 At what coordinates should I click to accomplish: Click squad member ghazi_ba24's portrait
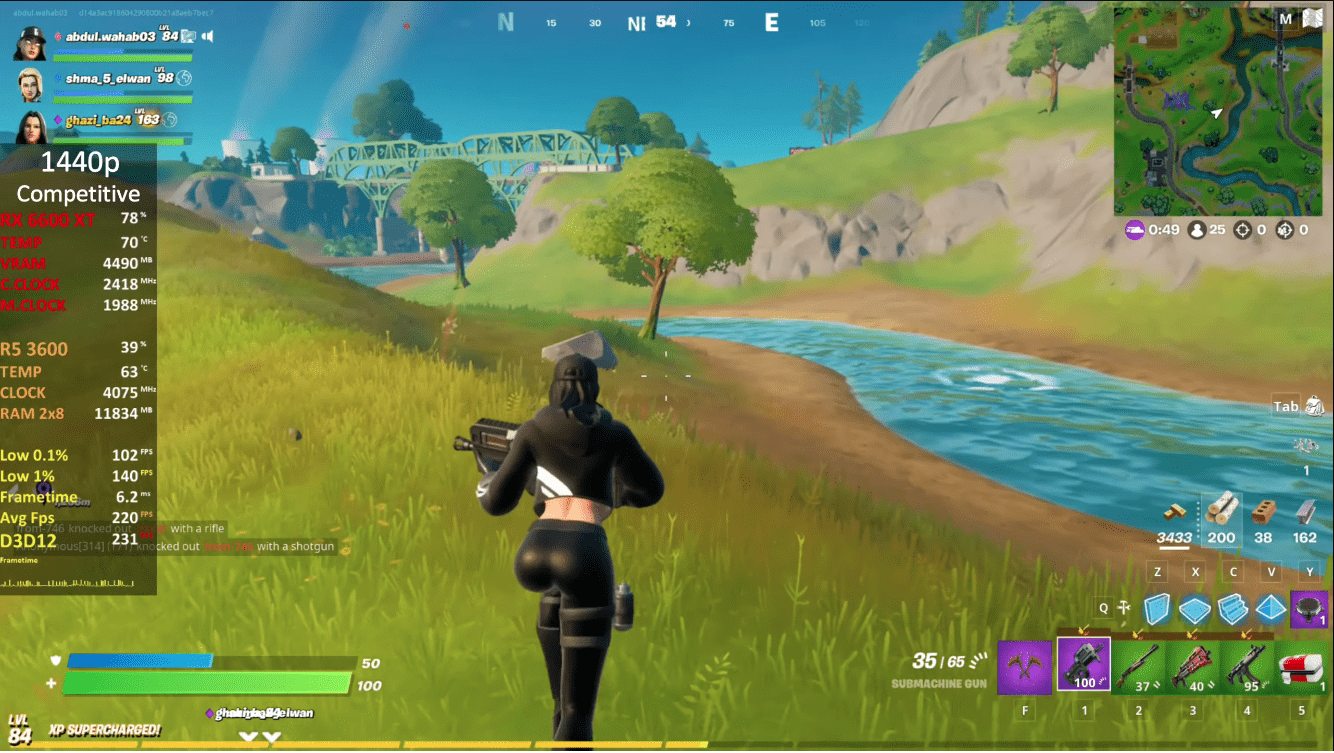(31, 127)
